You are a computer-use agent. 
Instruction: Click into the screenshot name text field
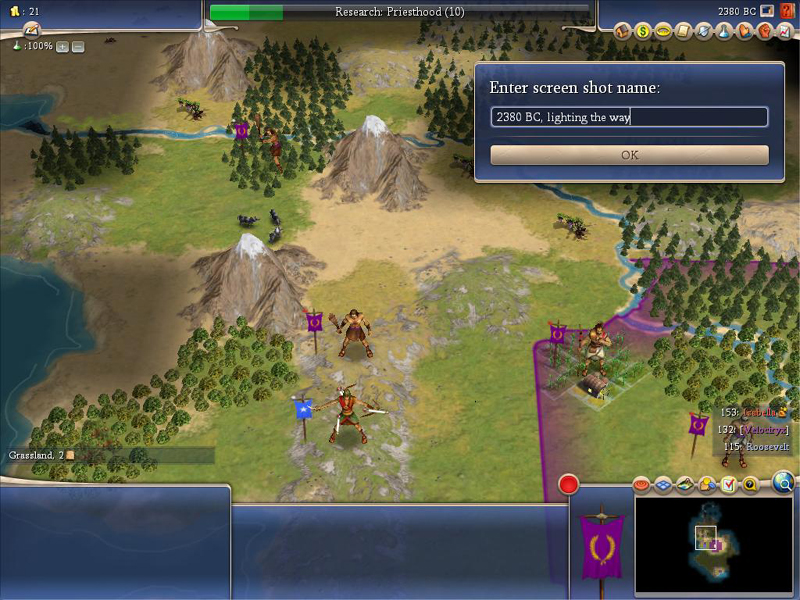pyautogui.click(x=629, y=117)
